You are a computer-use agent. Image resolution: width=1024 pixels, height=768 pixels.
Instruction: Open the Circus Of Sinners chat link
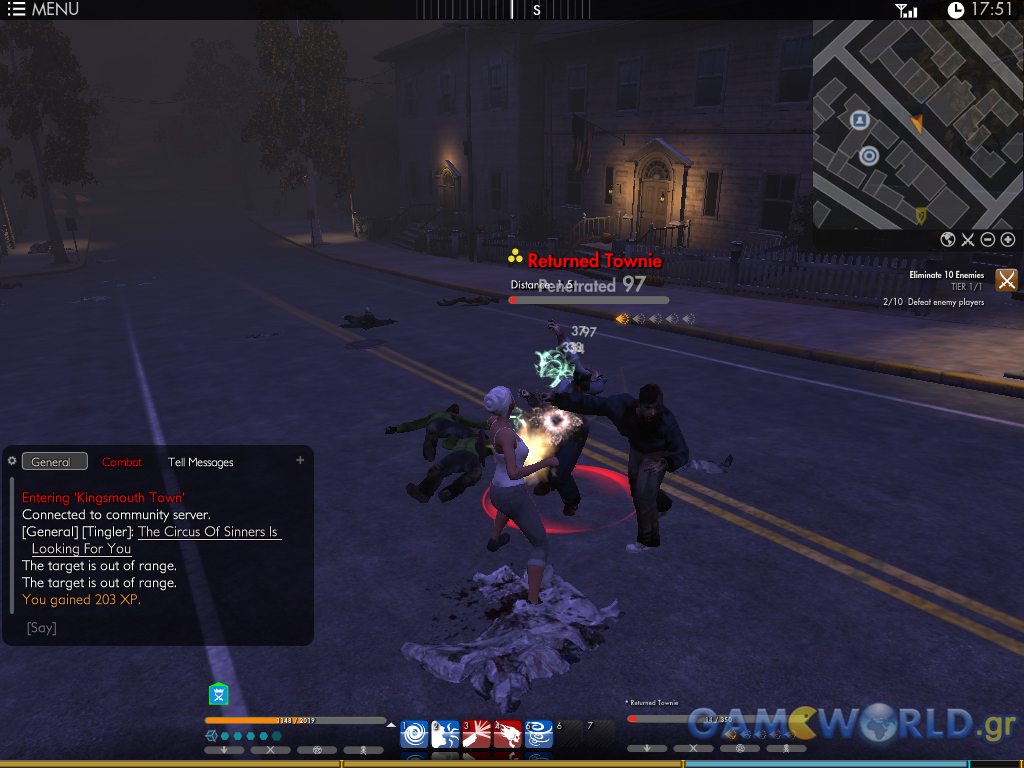[208, 532]
